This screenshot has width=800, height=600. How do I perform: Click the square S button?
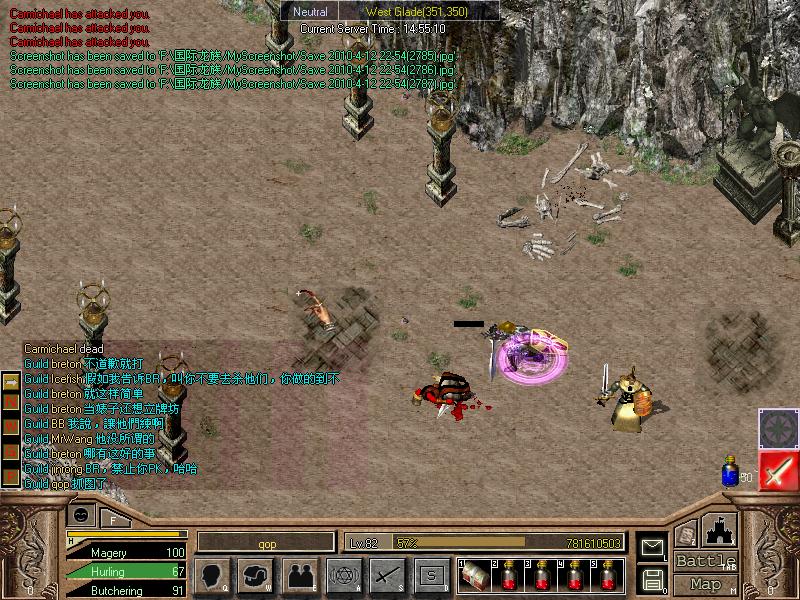430,575
